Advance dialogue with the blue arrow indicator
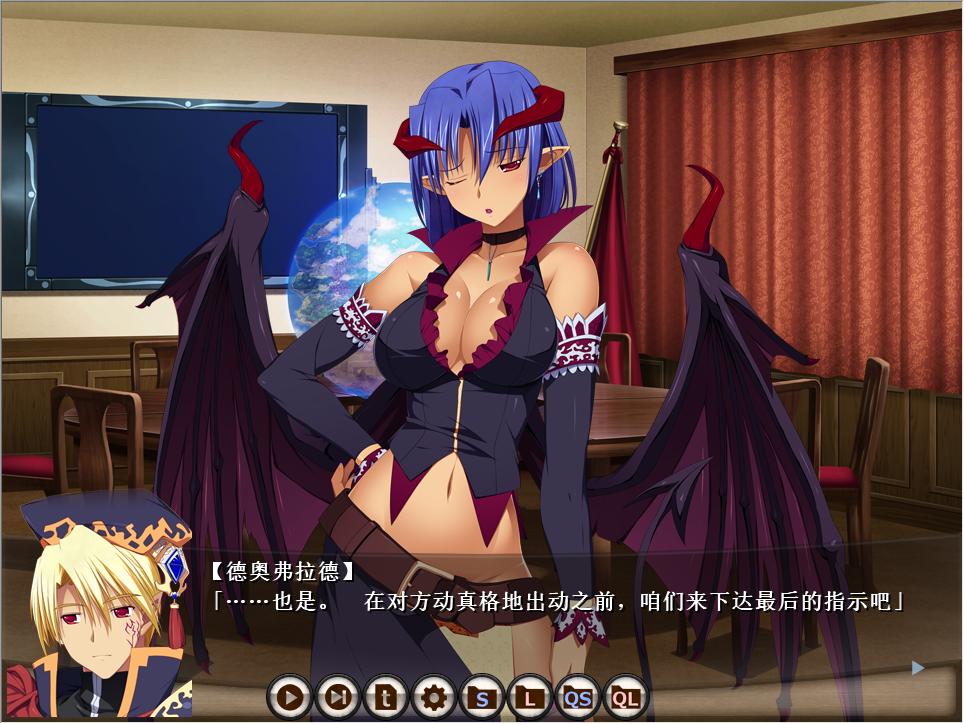This screenshot has height=724, width=964. [x=918, y=667]
